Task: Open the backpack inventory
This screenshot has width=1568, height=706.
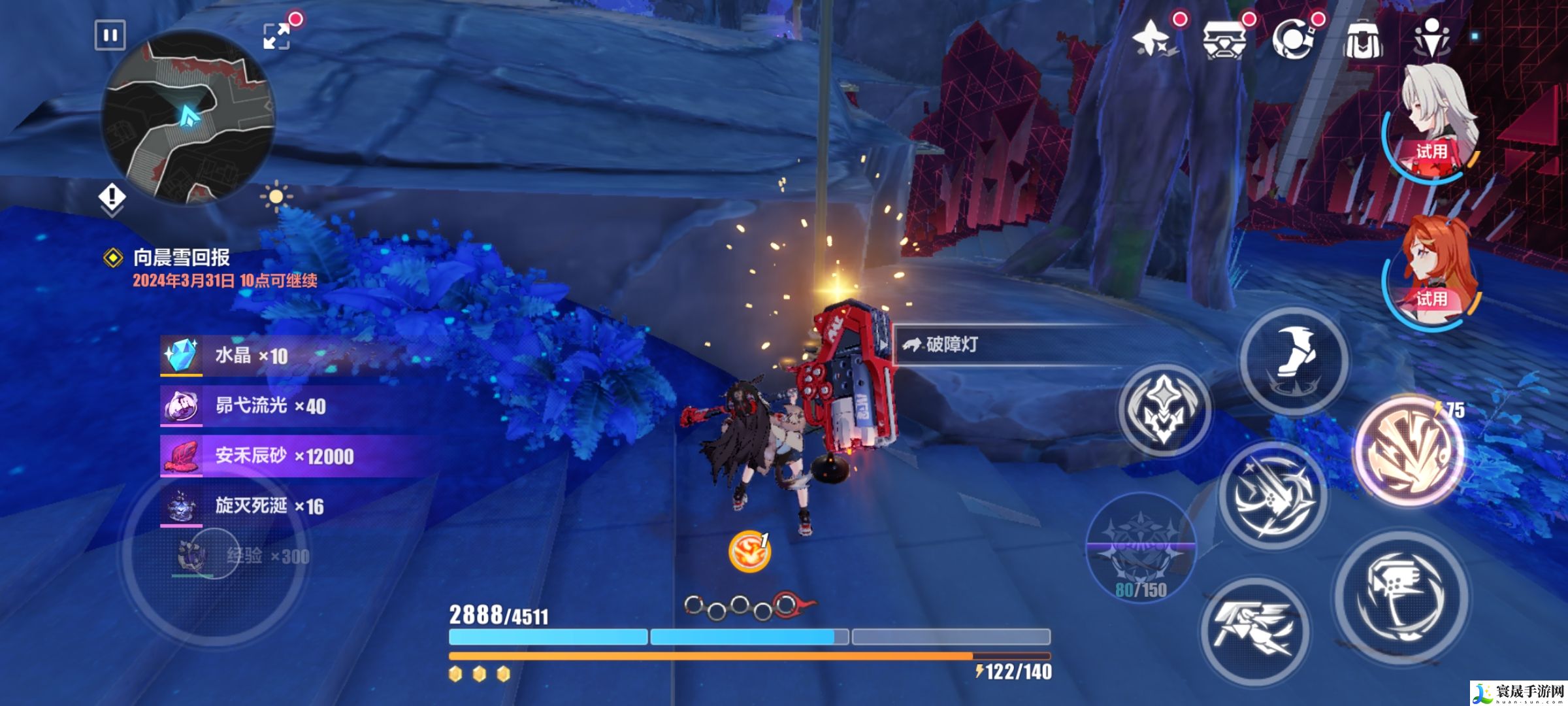Action: pyautogui.click(x=1363, y=39)
